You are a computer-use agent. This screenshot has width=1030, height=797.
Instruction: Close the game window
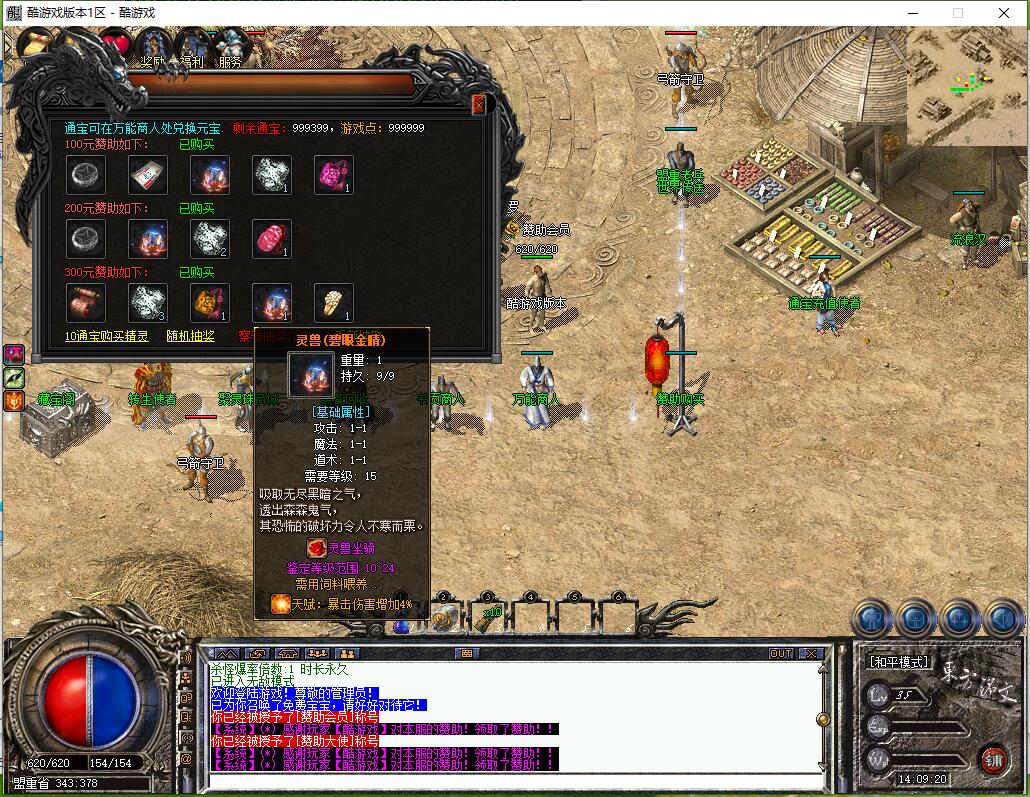[x=1004, y=13]
